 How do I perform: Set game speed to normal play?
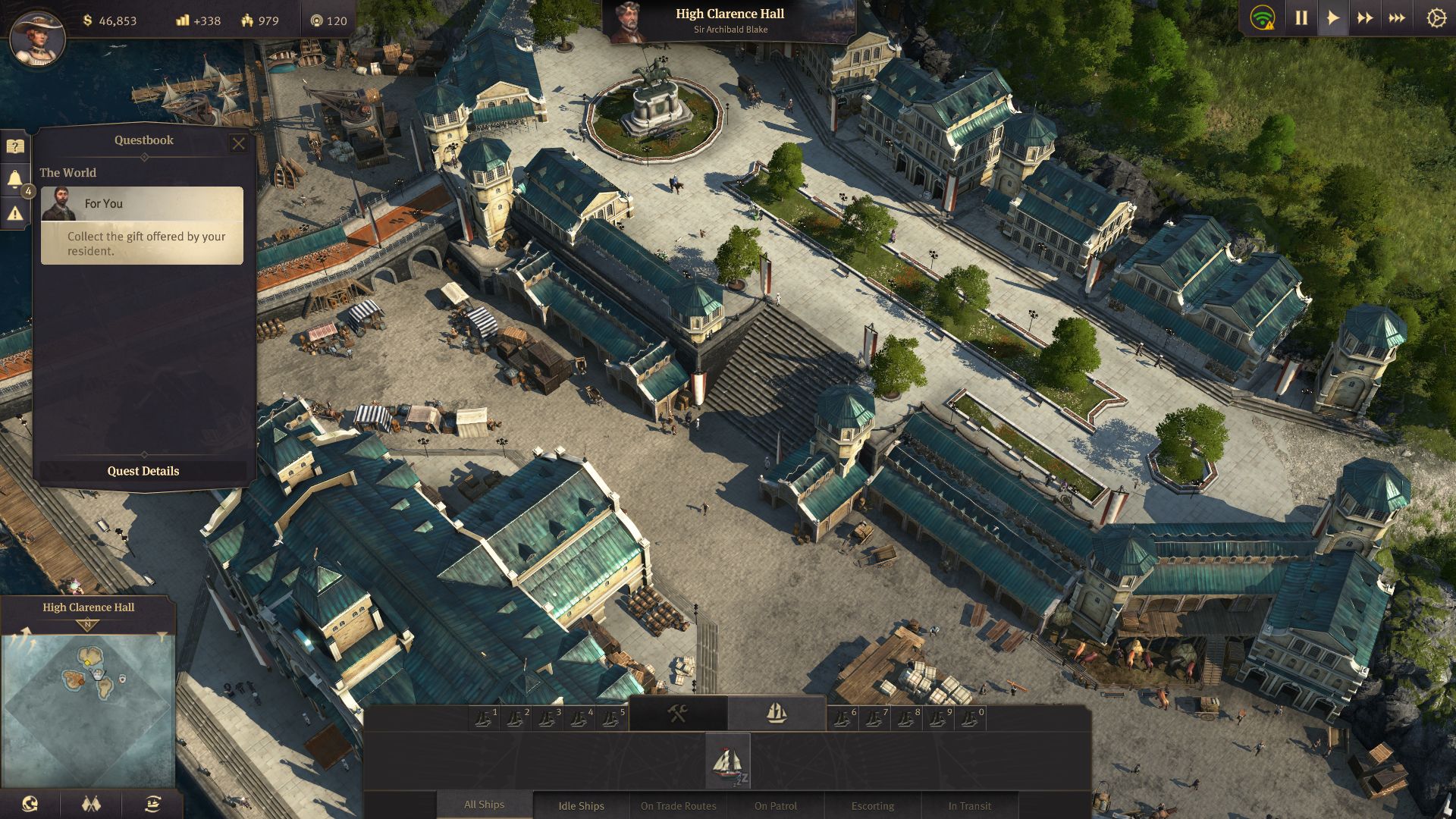click(1332, 18)
